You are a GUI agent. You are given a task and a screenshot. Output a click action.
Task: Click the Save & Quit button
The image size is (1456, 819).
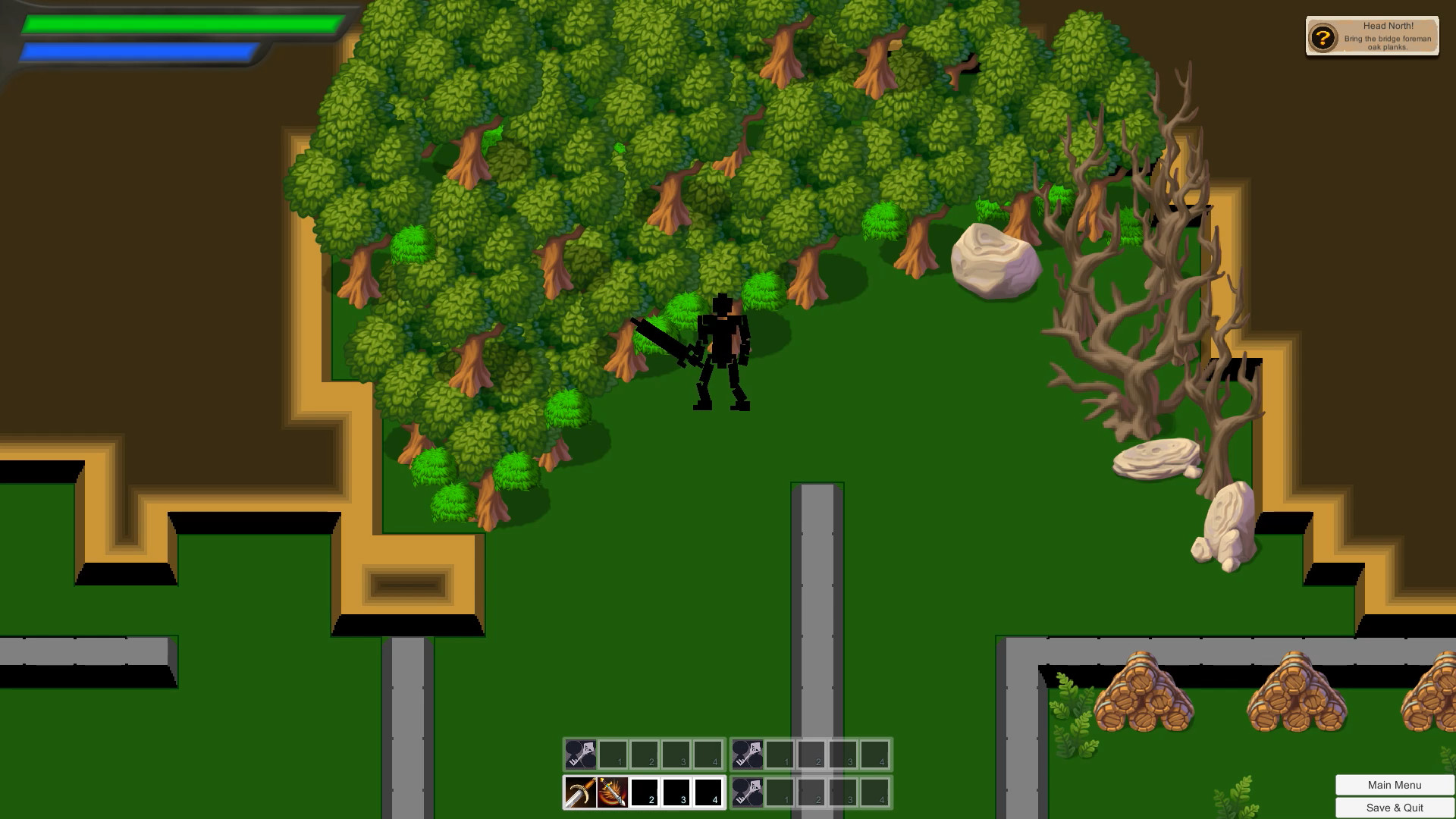click(1393, 808)
